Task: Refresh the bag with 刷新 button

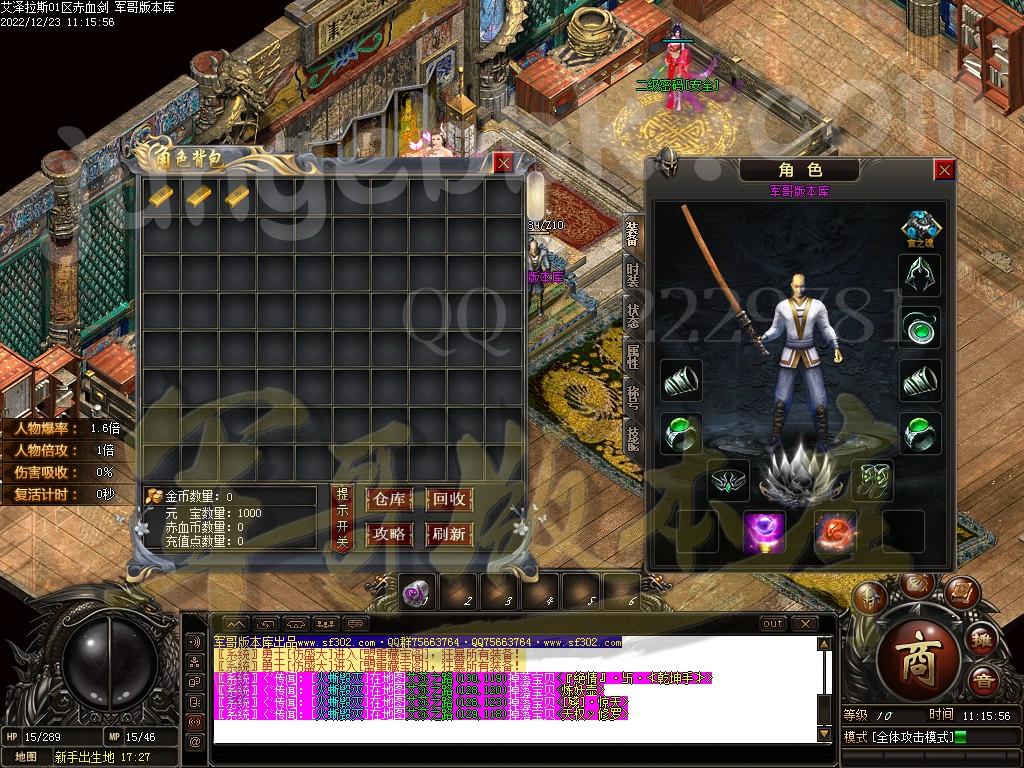Action: pos(448,534)
